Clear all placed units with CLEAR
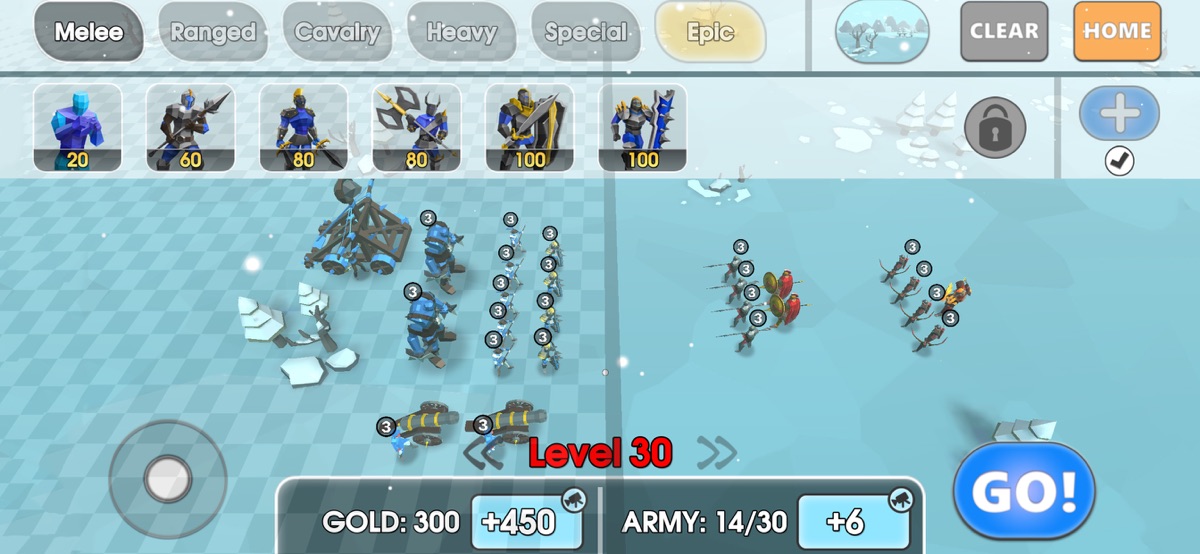1200x554 pixels. click(1004, 31)
